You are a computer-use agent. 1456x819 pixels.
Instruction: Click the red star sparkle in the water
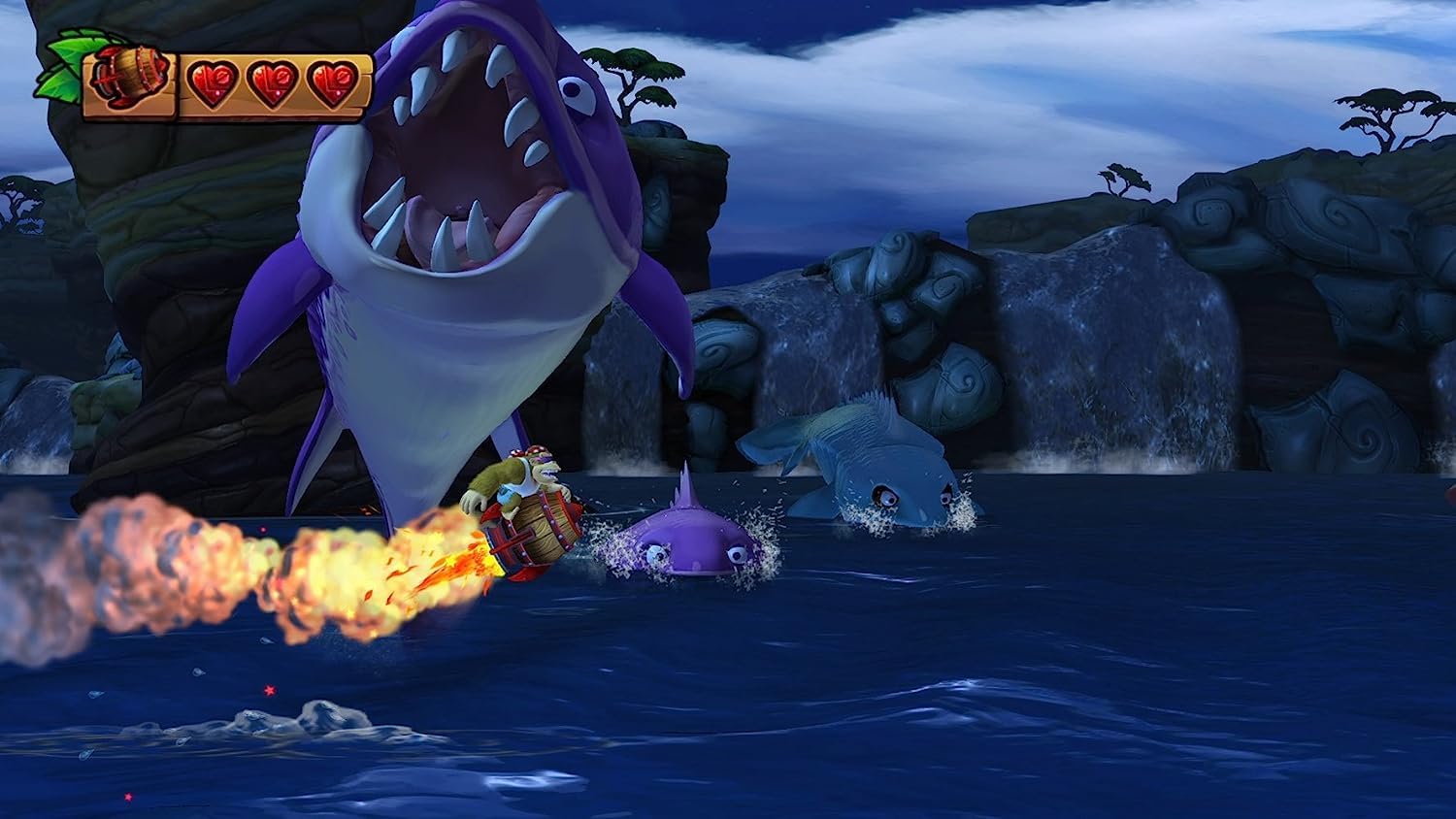[x=271, y=690]
